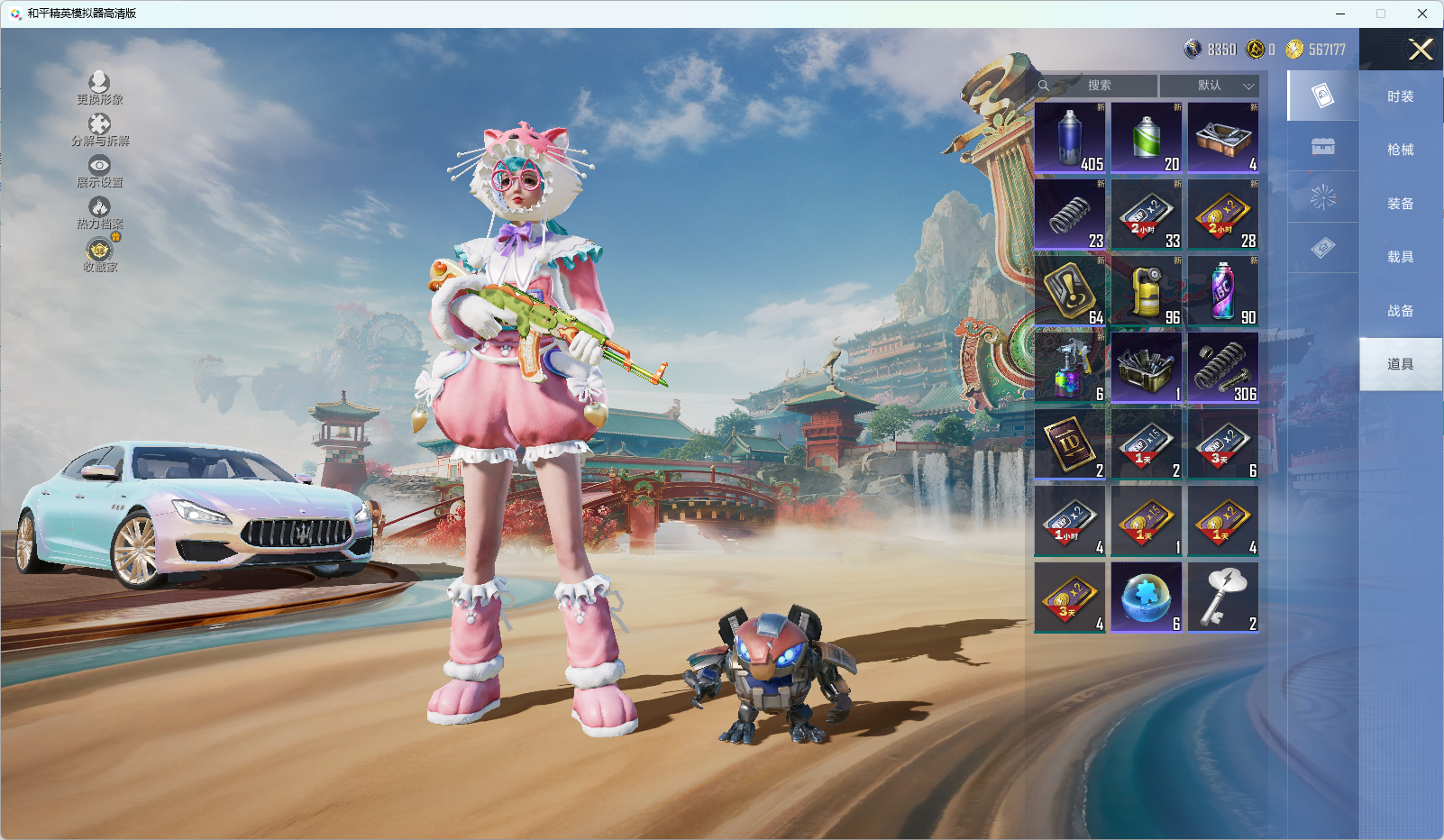The width and height of the screenshot is (1444, 840).
Task: Select the green spray can with 20
Action: click(1147, 138)
